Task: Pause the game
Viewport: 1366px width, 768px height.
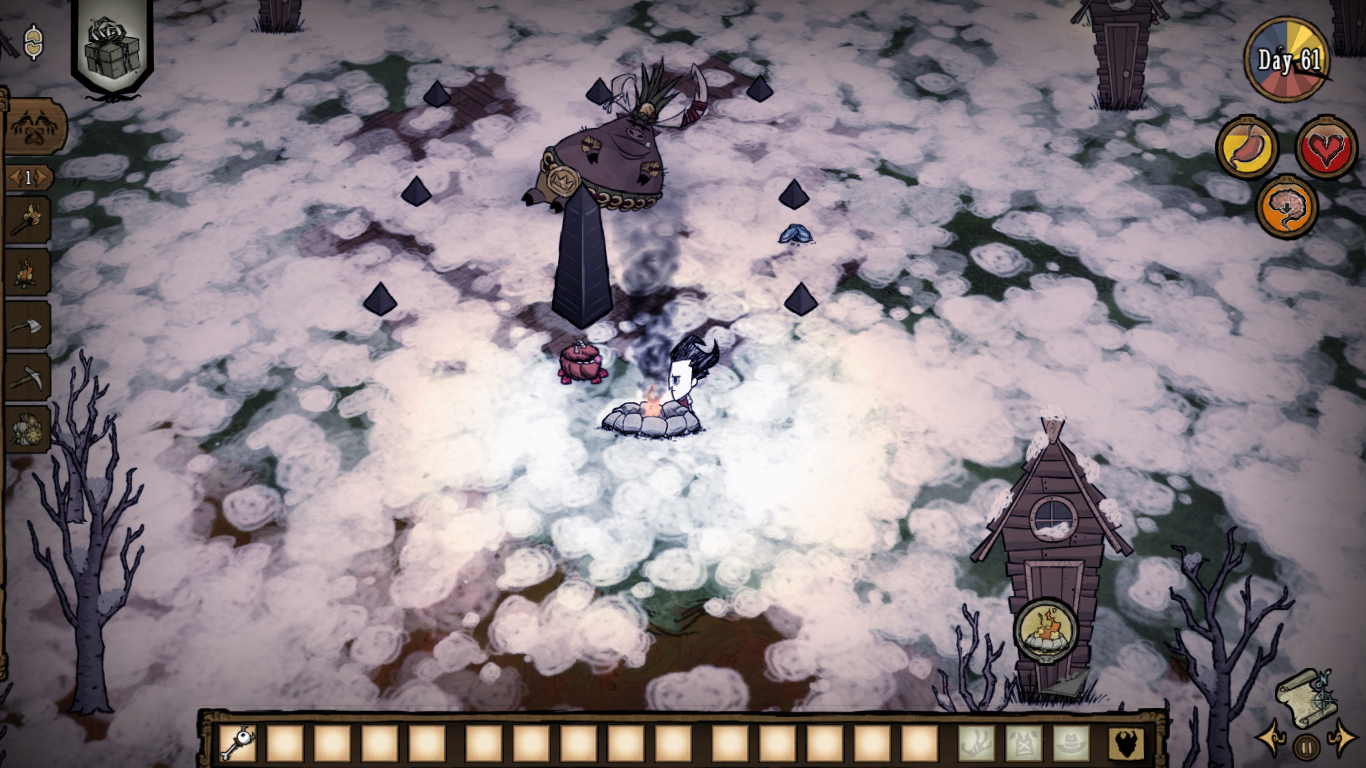Action: [1306, 746]
